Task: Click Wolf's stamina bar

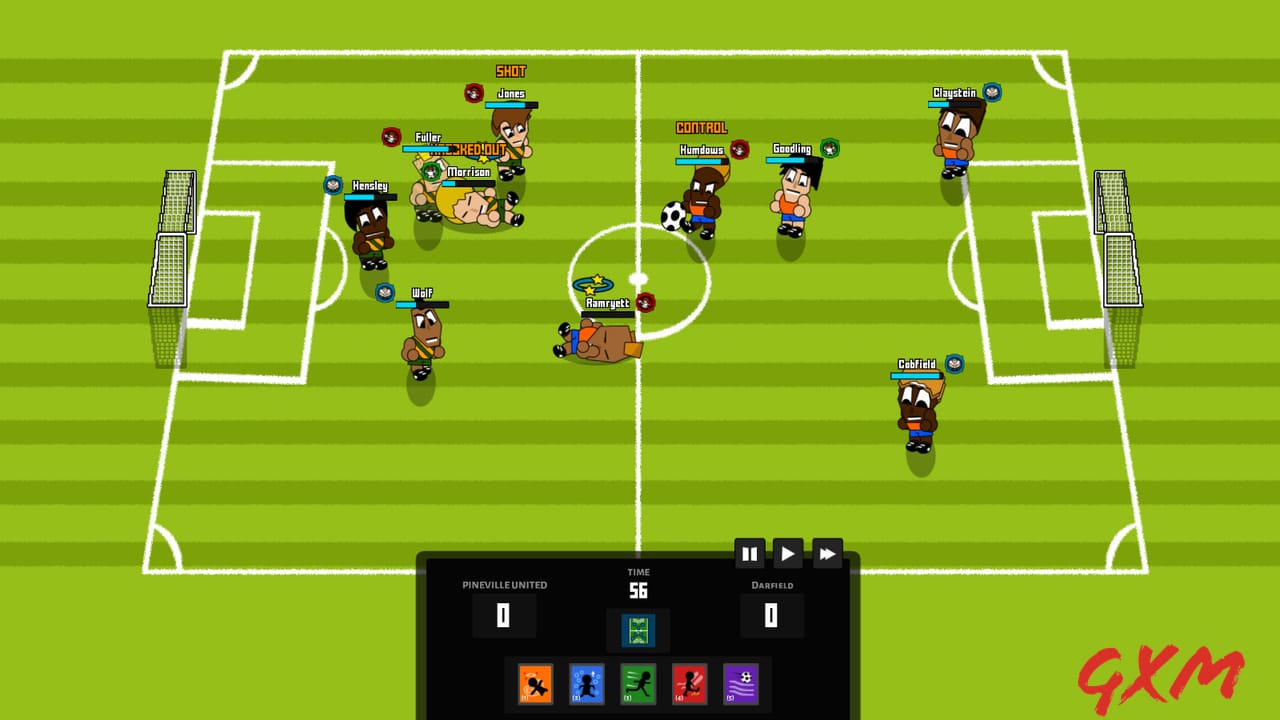Action: tap(424, 302)
